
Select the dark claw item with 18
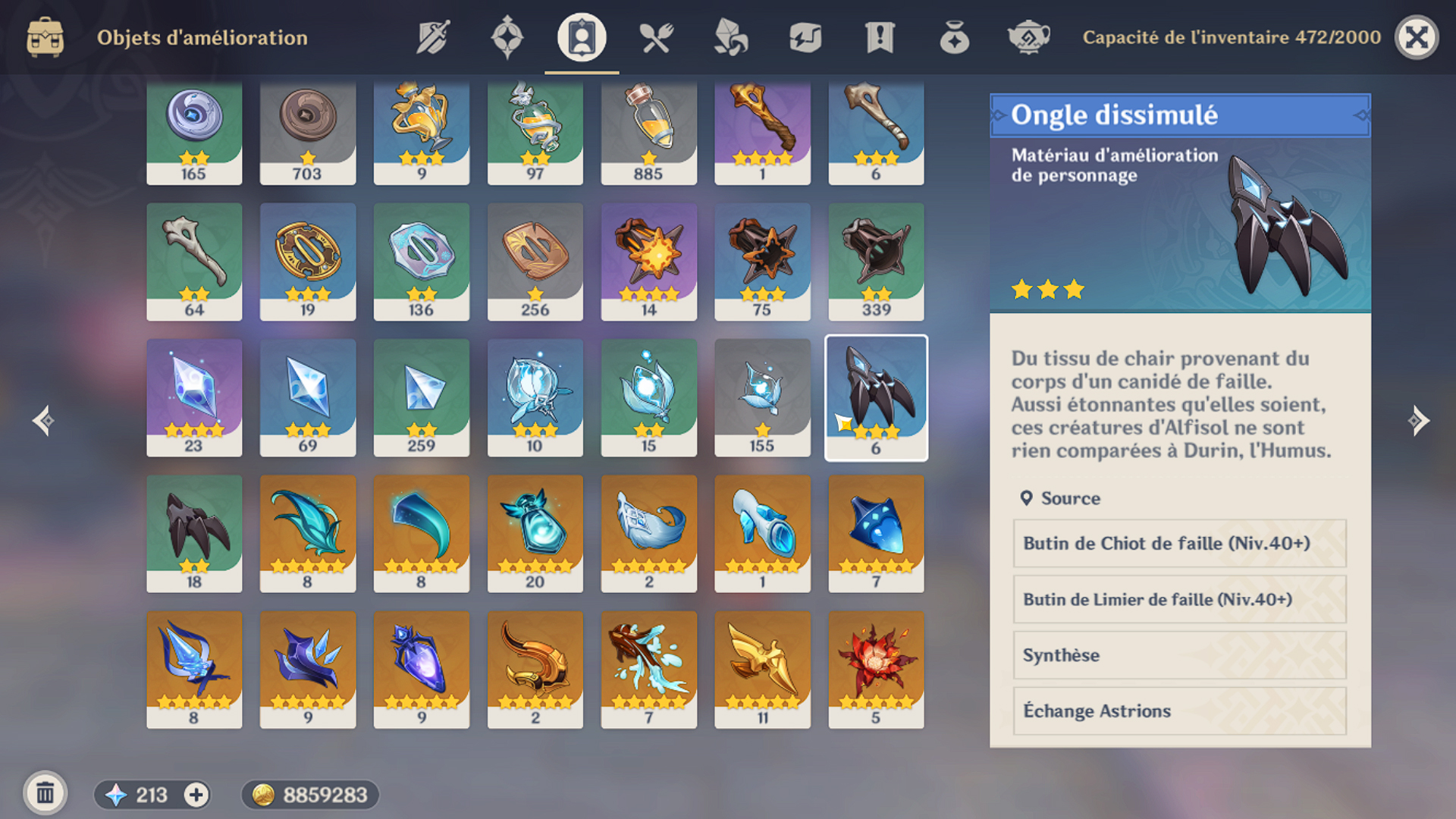[x=194, y=533]
